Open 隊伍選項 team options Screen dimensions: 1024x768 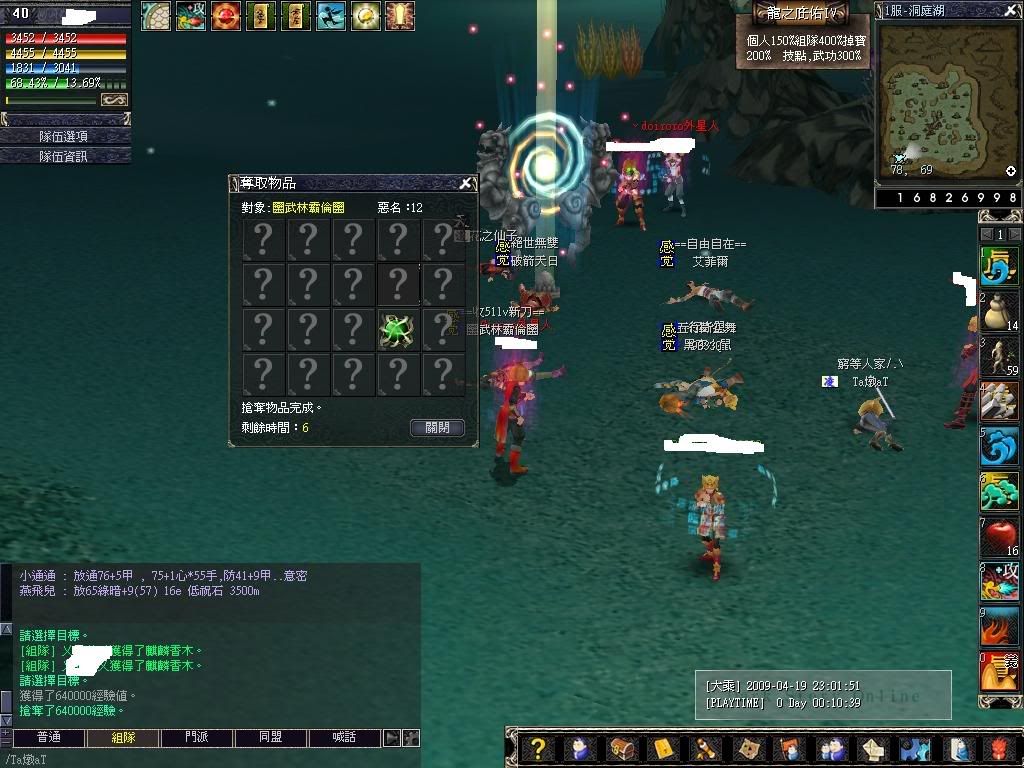64,136
